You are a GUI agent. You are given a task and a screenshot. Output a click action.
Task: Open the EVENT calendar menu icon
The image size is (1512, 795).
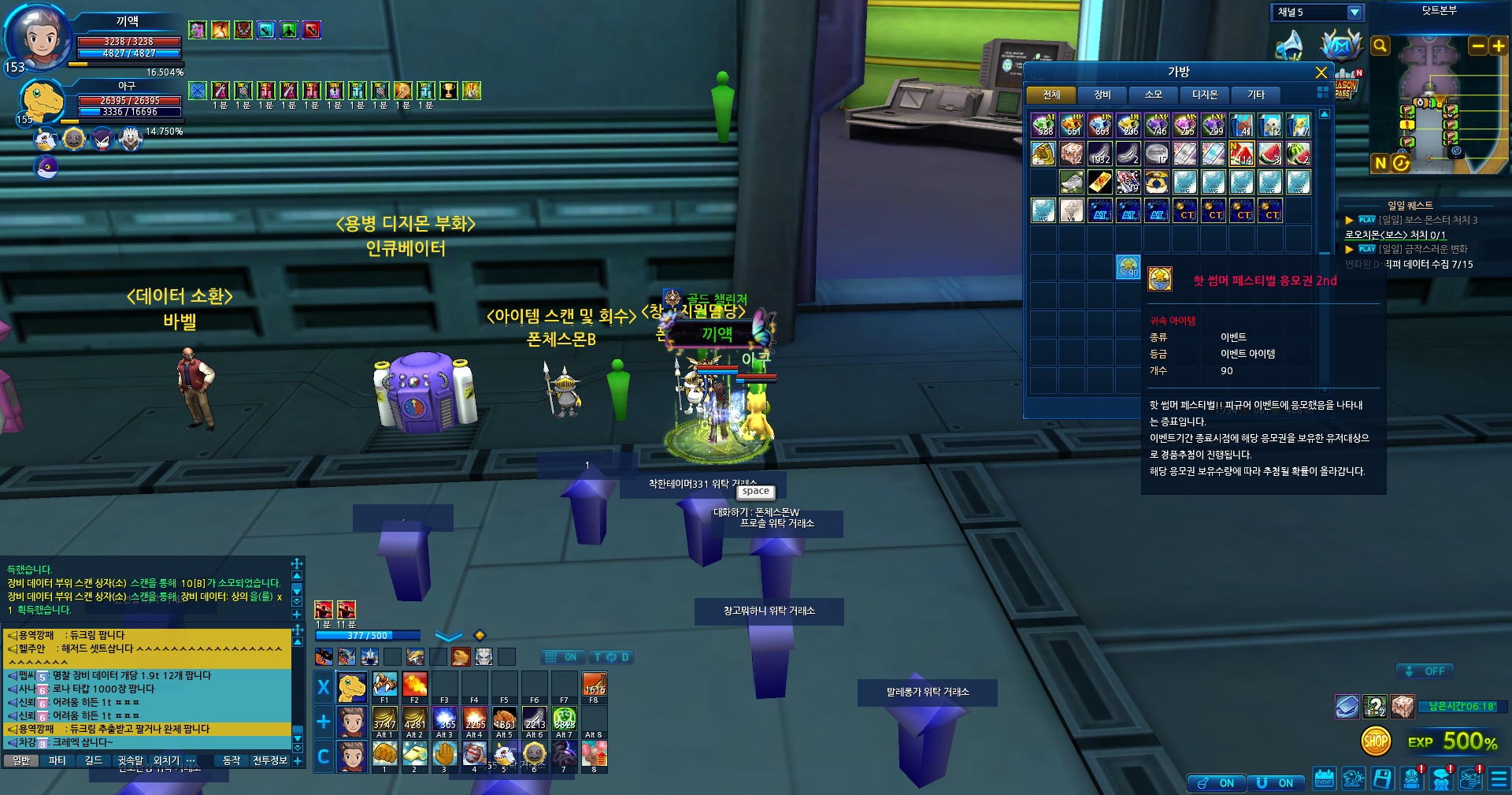tap(1324, 779)
